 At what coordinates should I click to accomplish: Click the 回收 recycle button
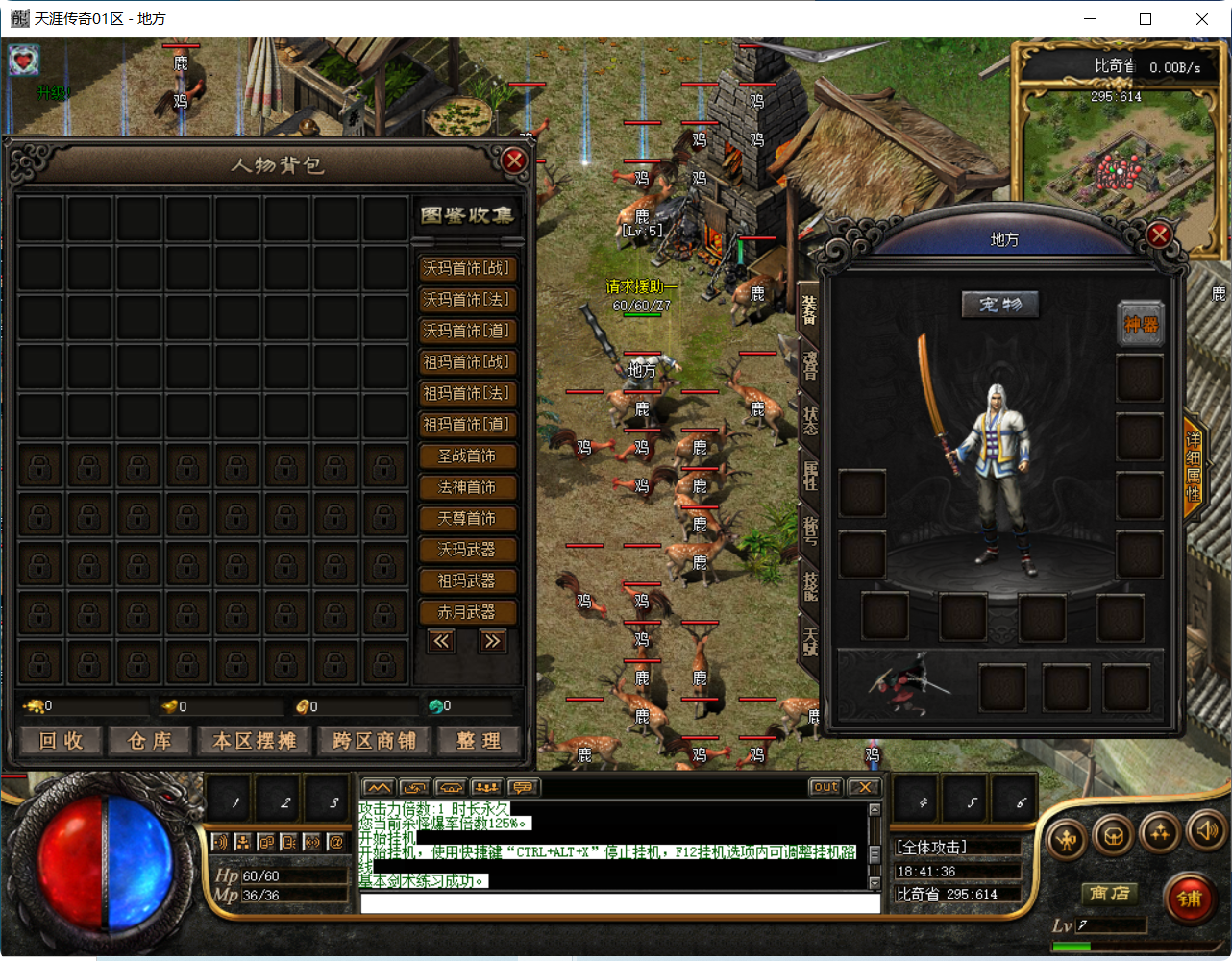(61, 741)
